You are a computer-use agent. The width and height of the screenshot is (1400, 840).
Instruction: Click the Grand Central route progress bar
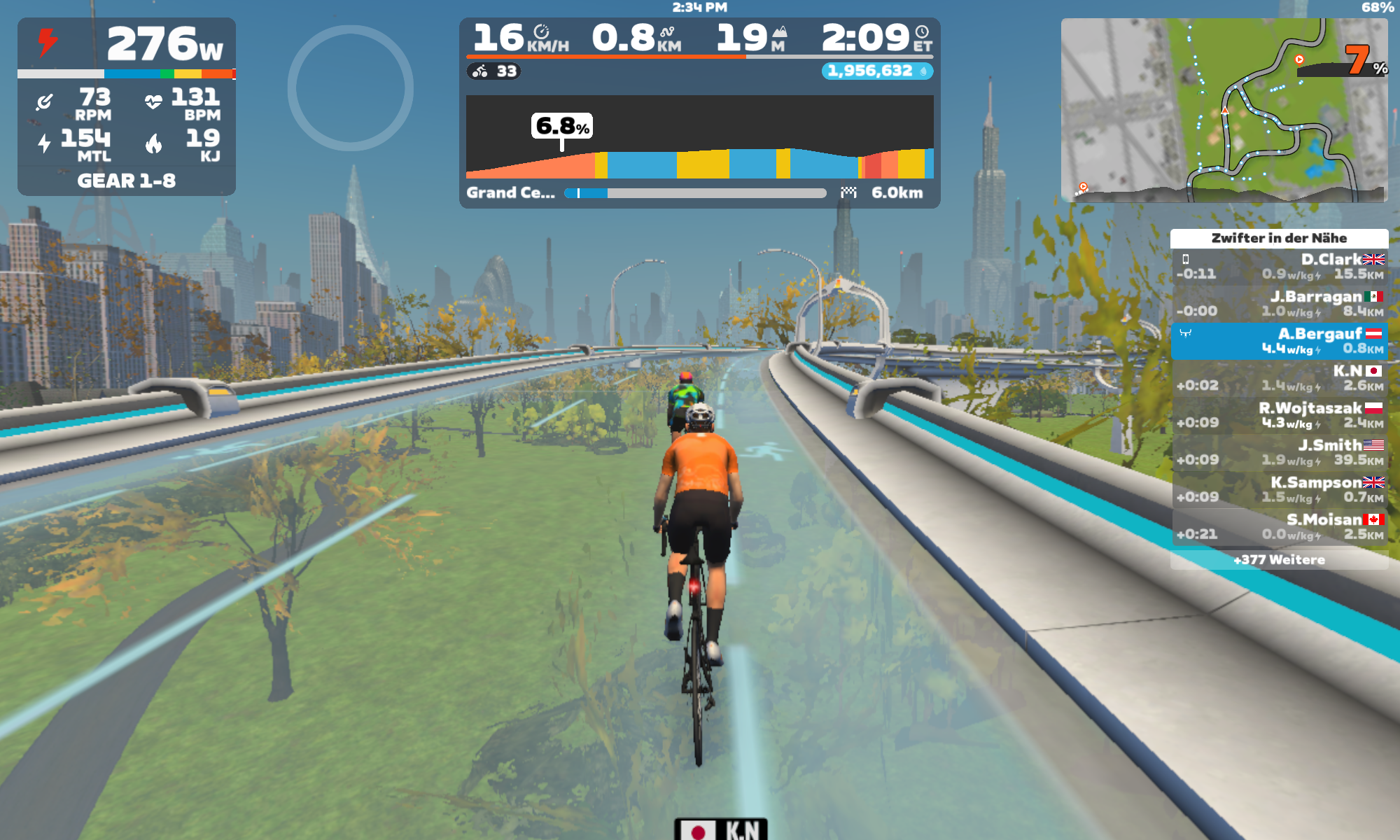695,193
